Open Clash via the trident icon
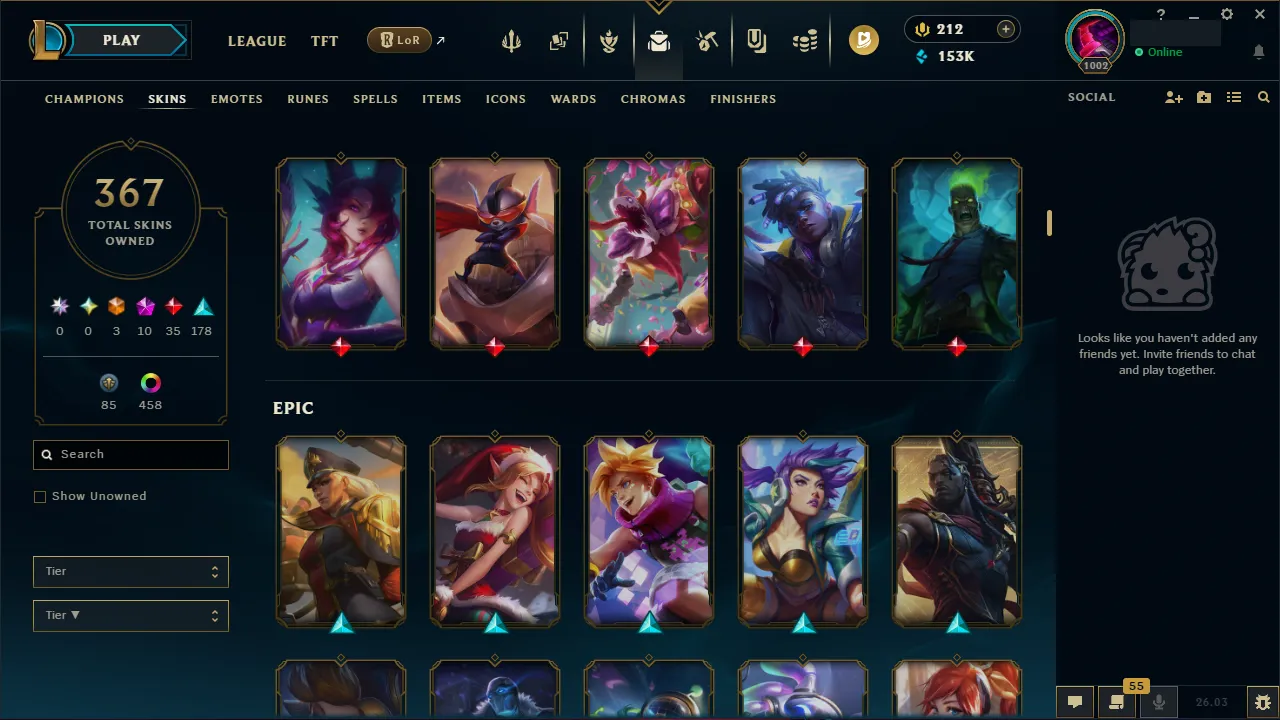The width and height of the screenshot is (1280, 720). [511, 41]
